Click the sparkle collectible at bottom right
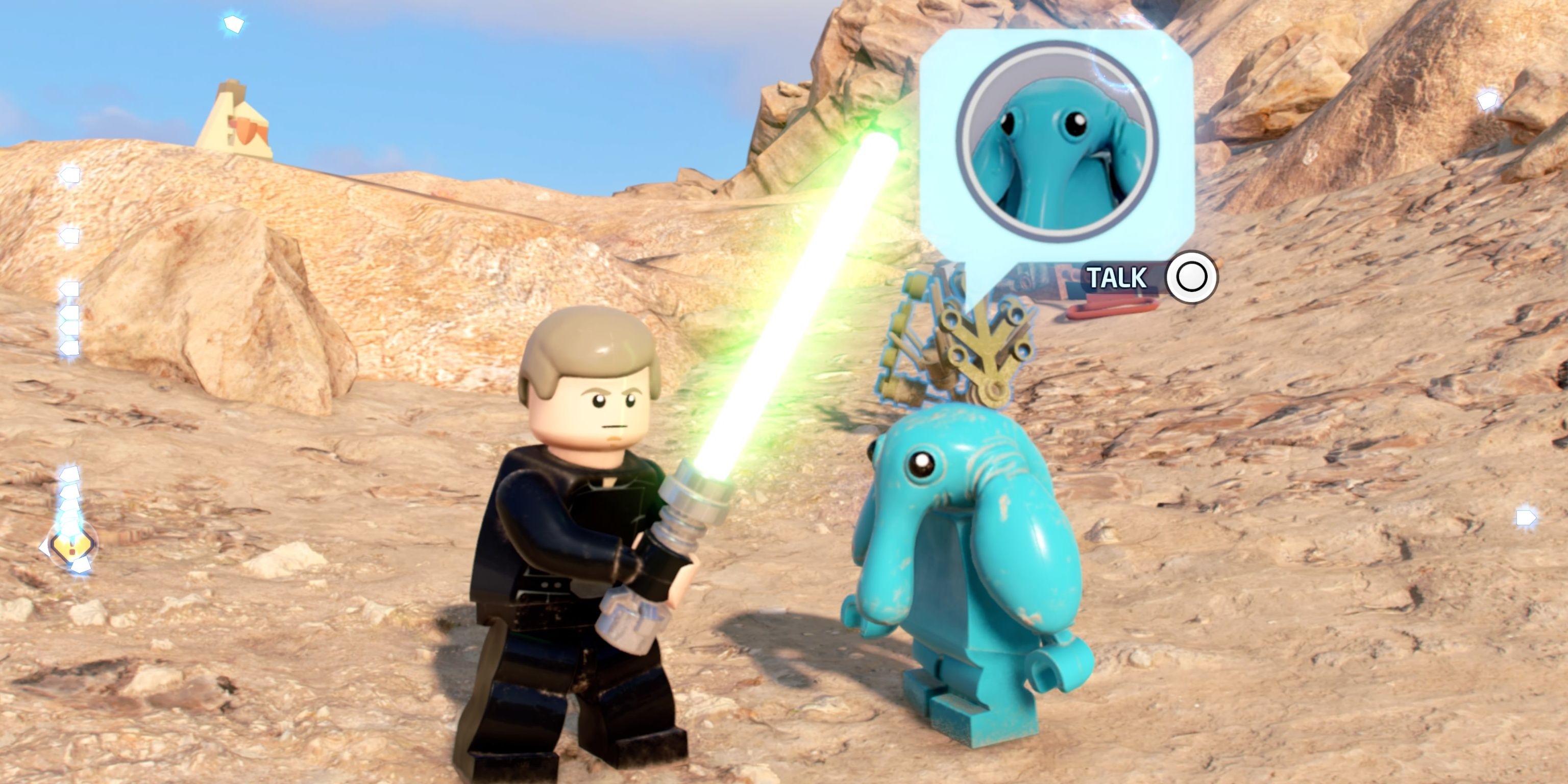This screenshot has width=1568, height=784. pyautogui.click(x=1526, y=518)
